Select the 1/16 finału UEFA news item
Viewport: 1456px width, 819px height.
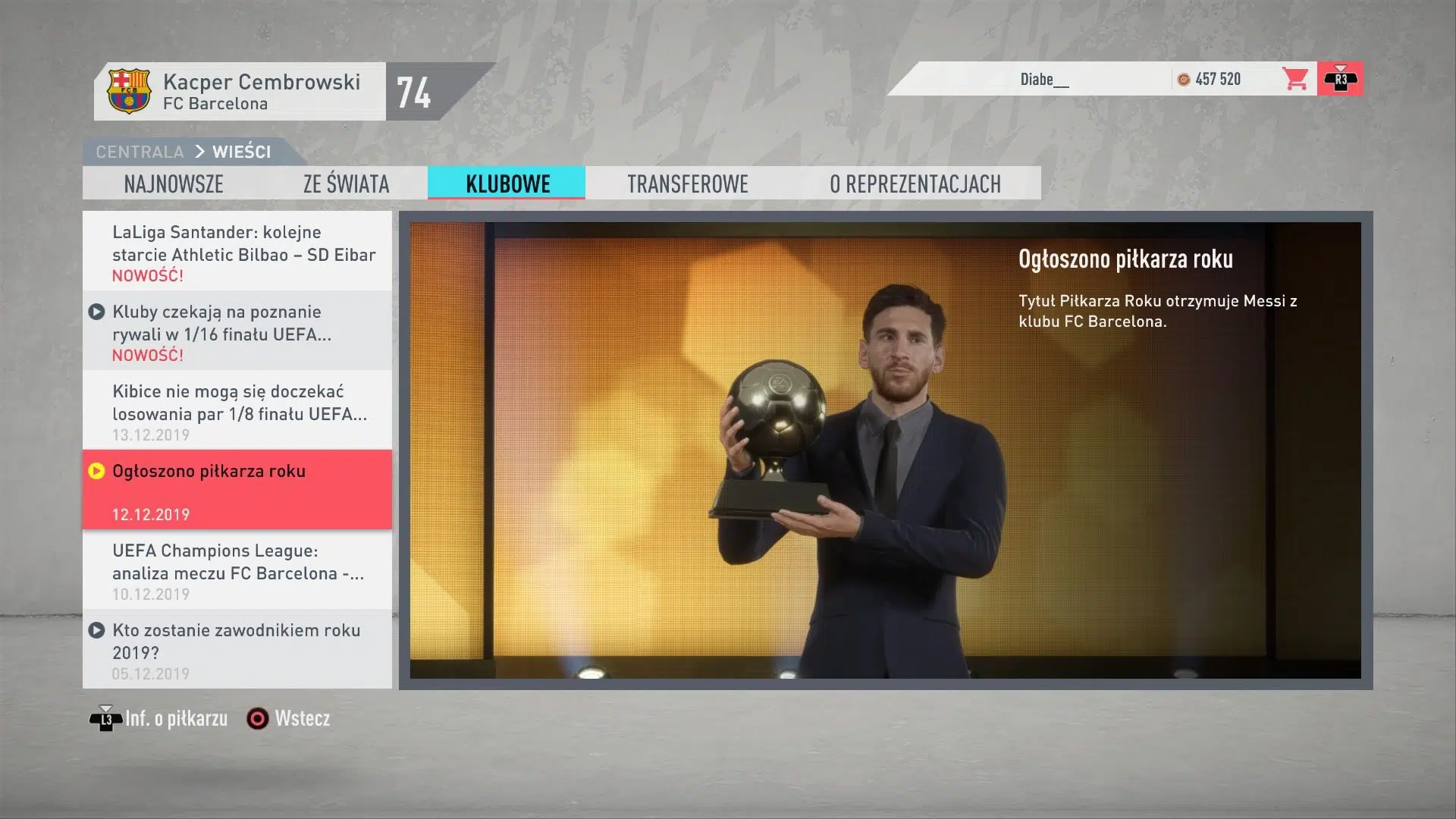pyautogui.click(x=237, y=331)
